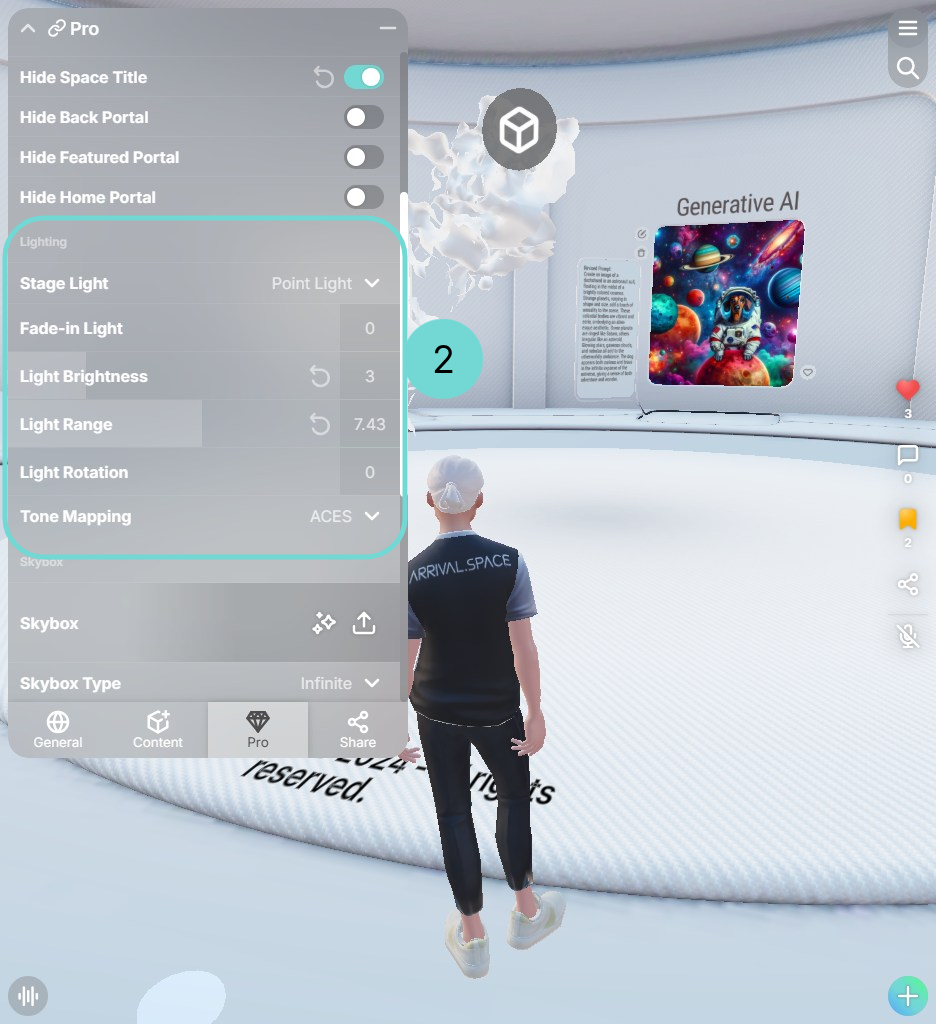This screenshot has width=936, height=1024.
Task: Open the Content tab
Action: point(158,729)
